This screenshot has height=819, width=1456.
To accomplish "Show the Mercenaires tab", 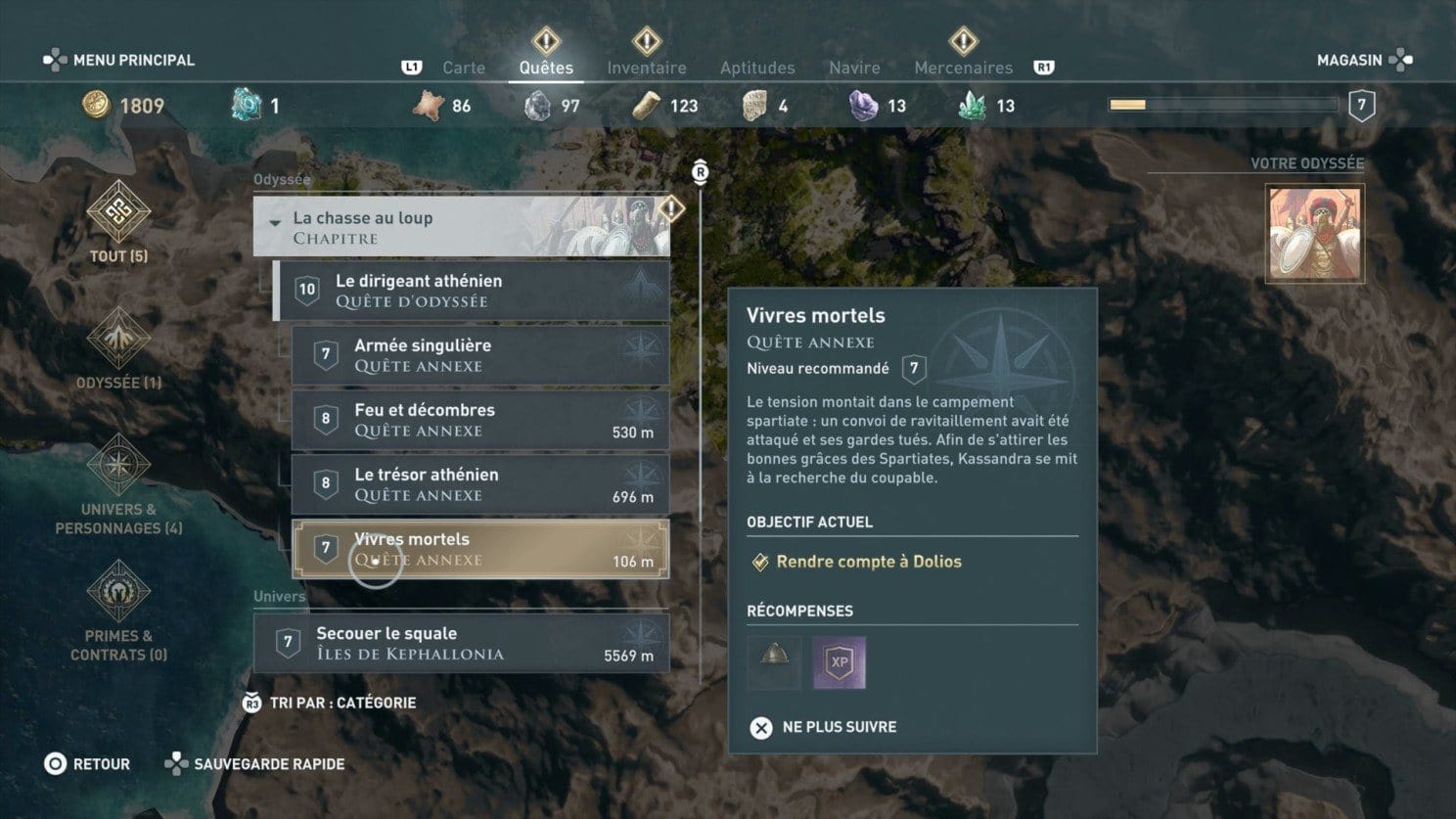I will coord(963,68).
